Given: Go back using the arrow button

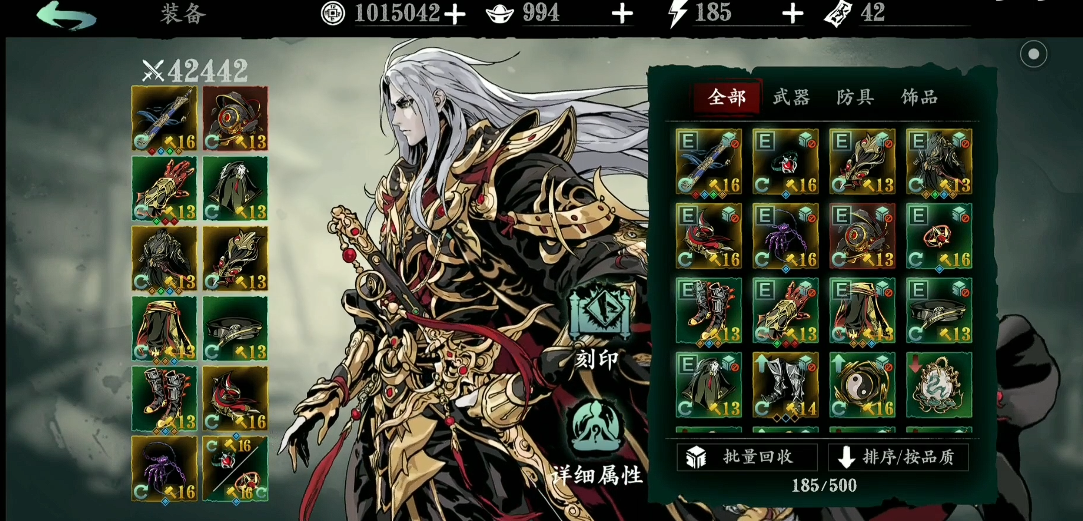Looking at the screenshot, I should [x=66, y=15].
